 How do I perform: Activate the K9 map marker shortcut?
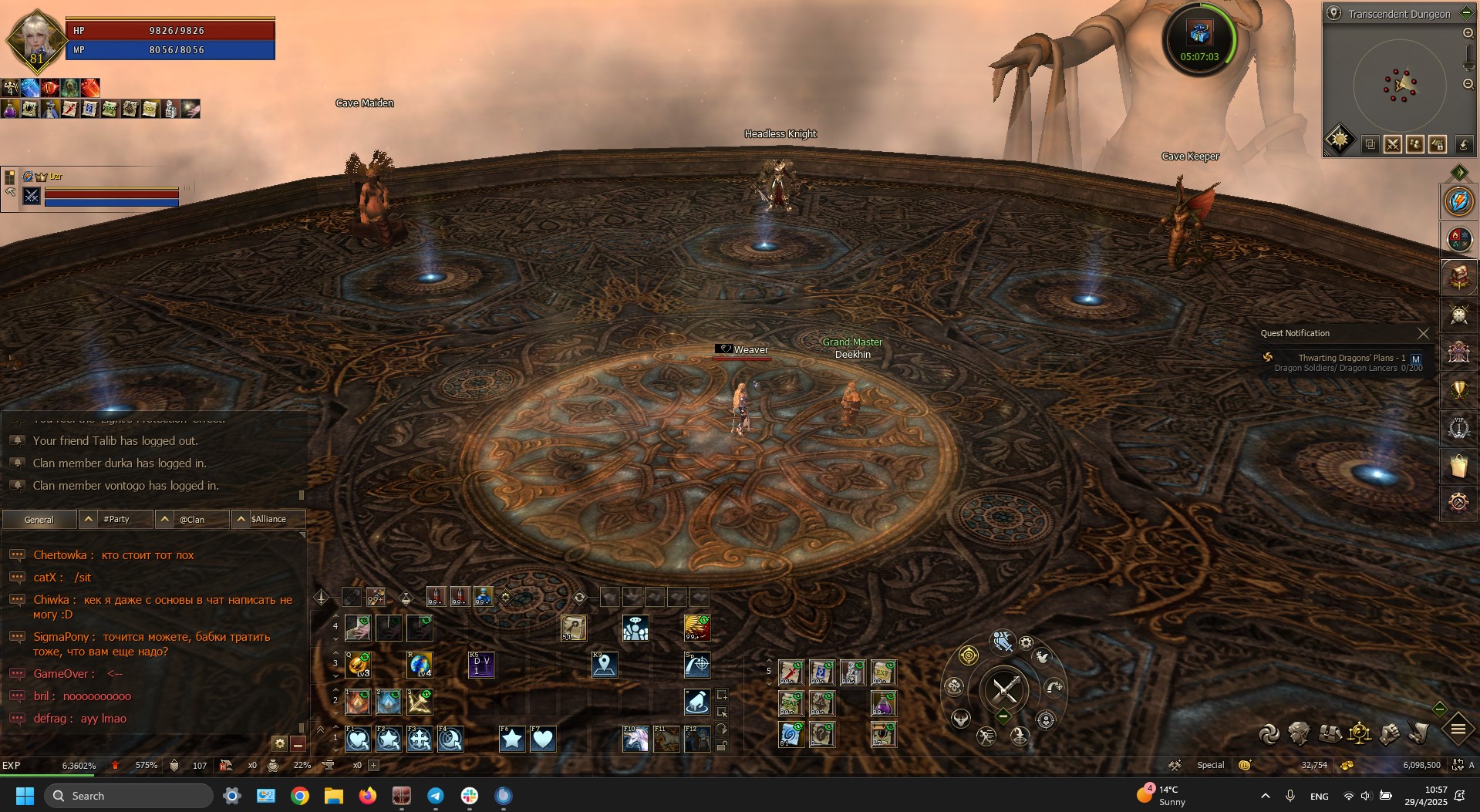[x=605, y=665]
